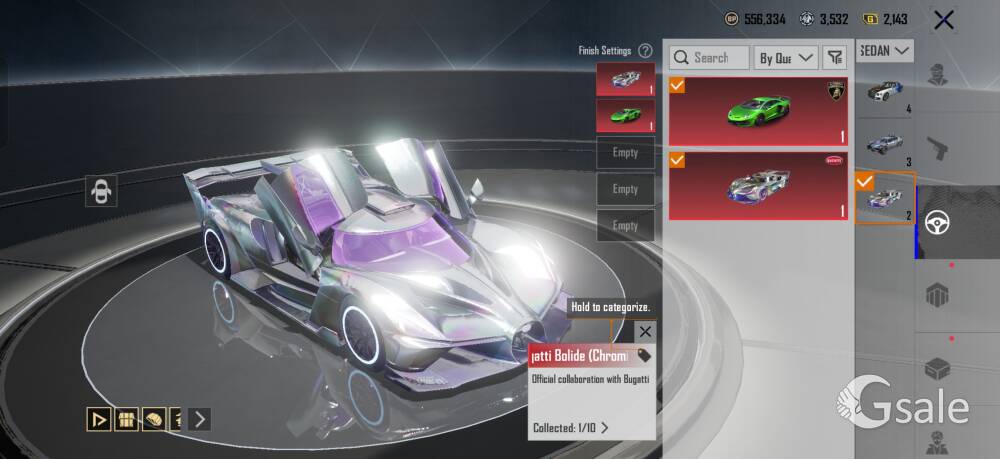Click the vehicle Search field
The height and width of the screenshot is (459, 1000).
pos(709,58)
